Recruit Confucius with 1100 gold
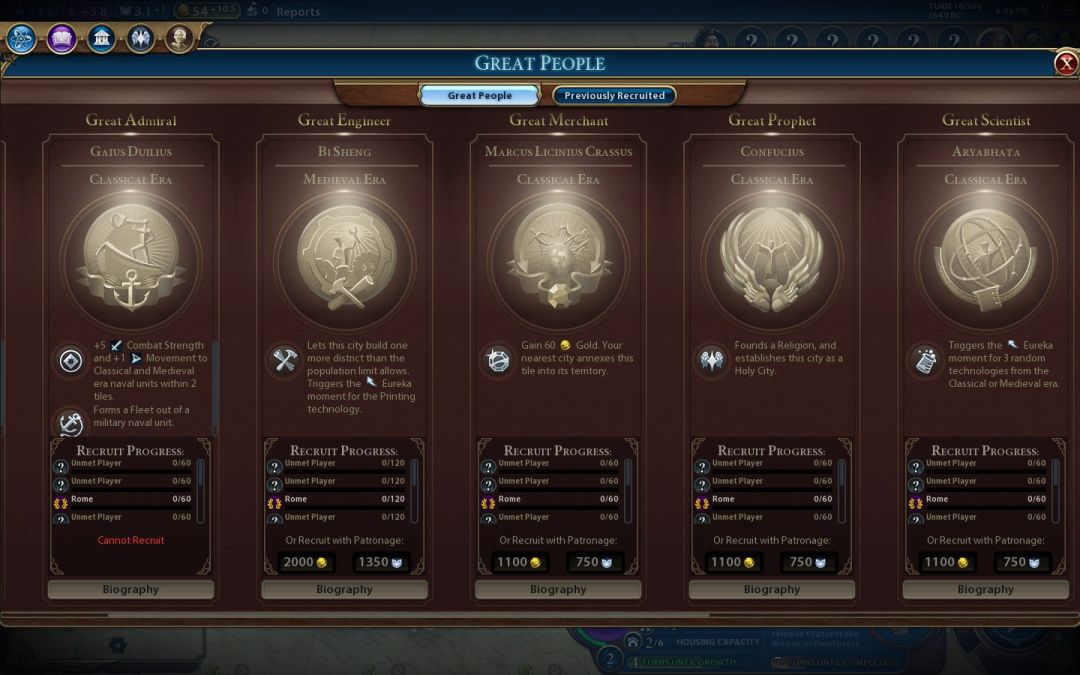1080x675 pixels. pos(733,562)
